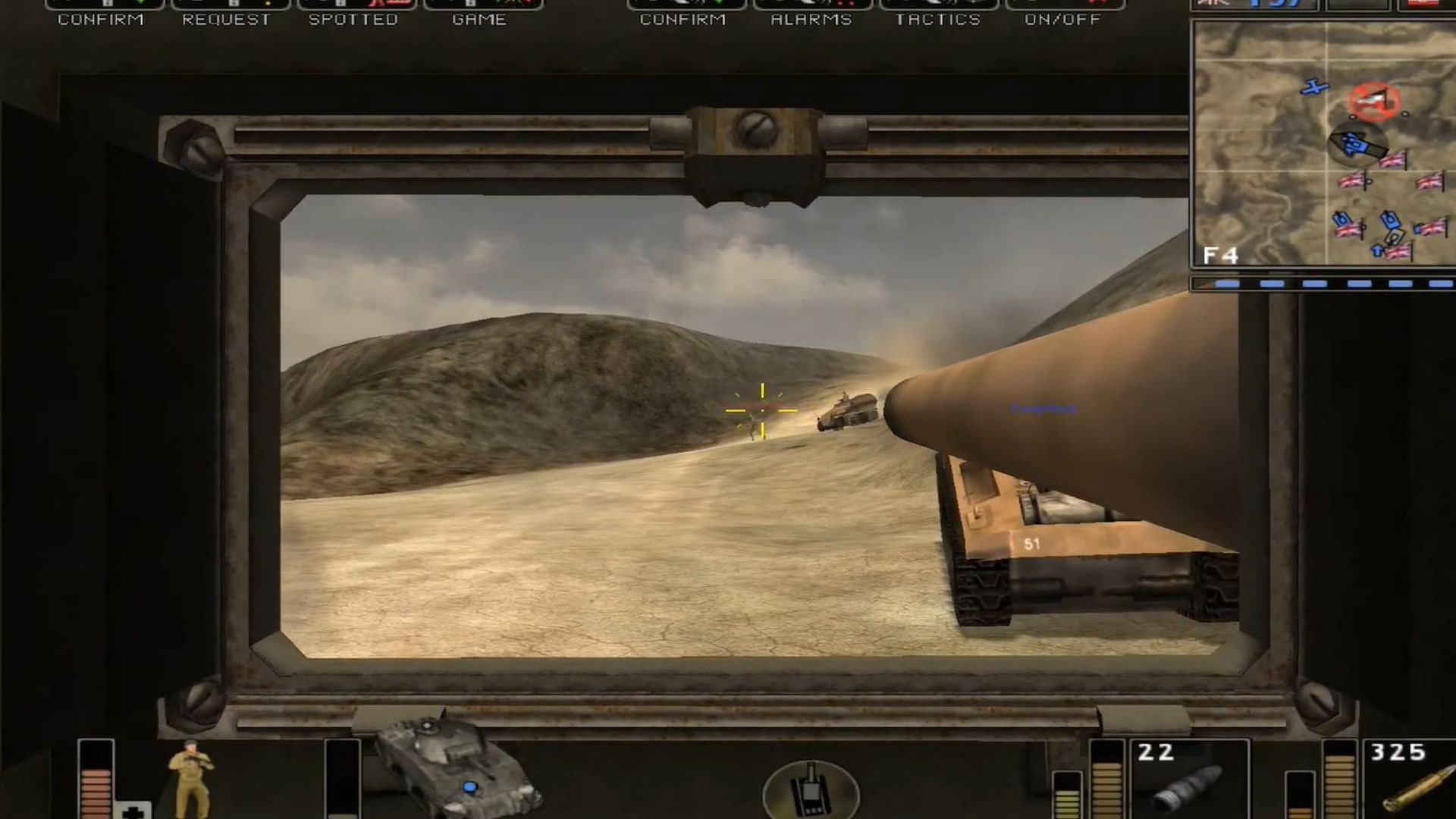Click the plane icon on the minimap
Image resolution: width=1456 pixels, height=819 pixels.
click(x=1312, y=88)
